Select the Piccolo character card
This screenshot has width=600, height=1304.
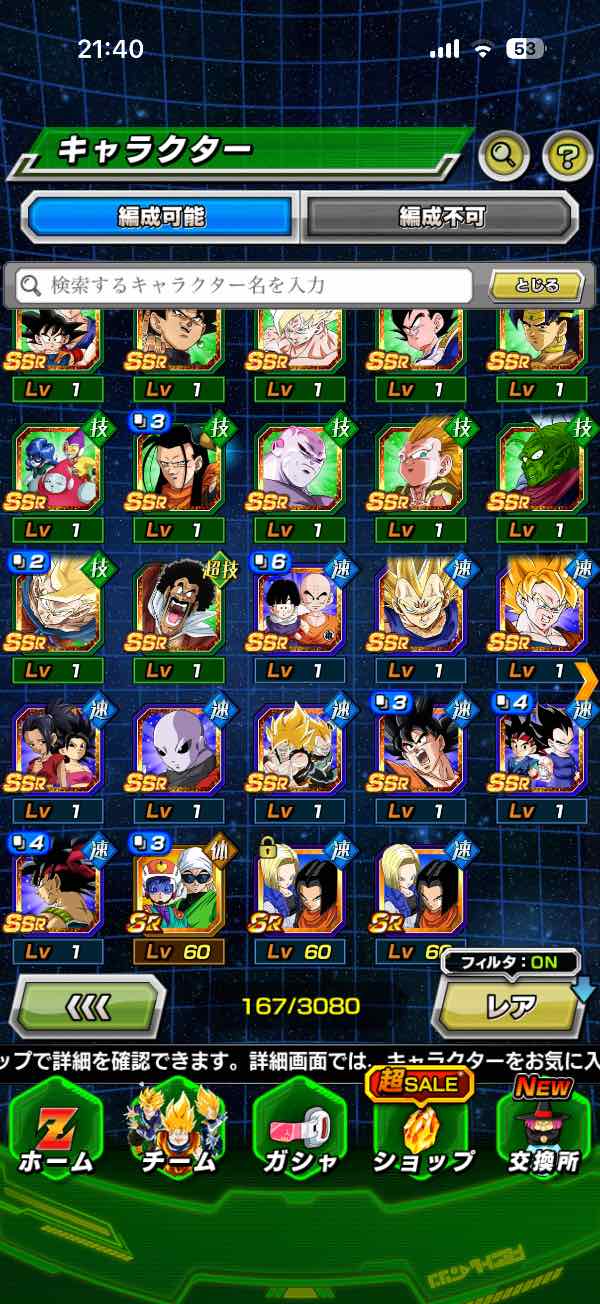point(542,466)
